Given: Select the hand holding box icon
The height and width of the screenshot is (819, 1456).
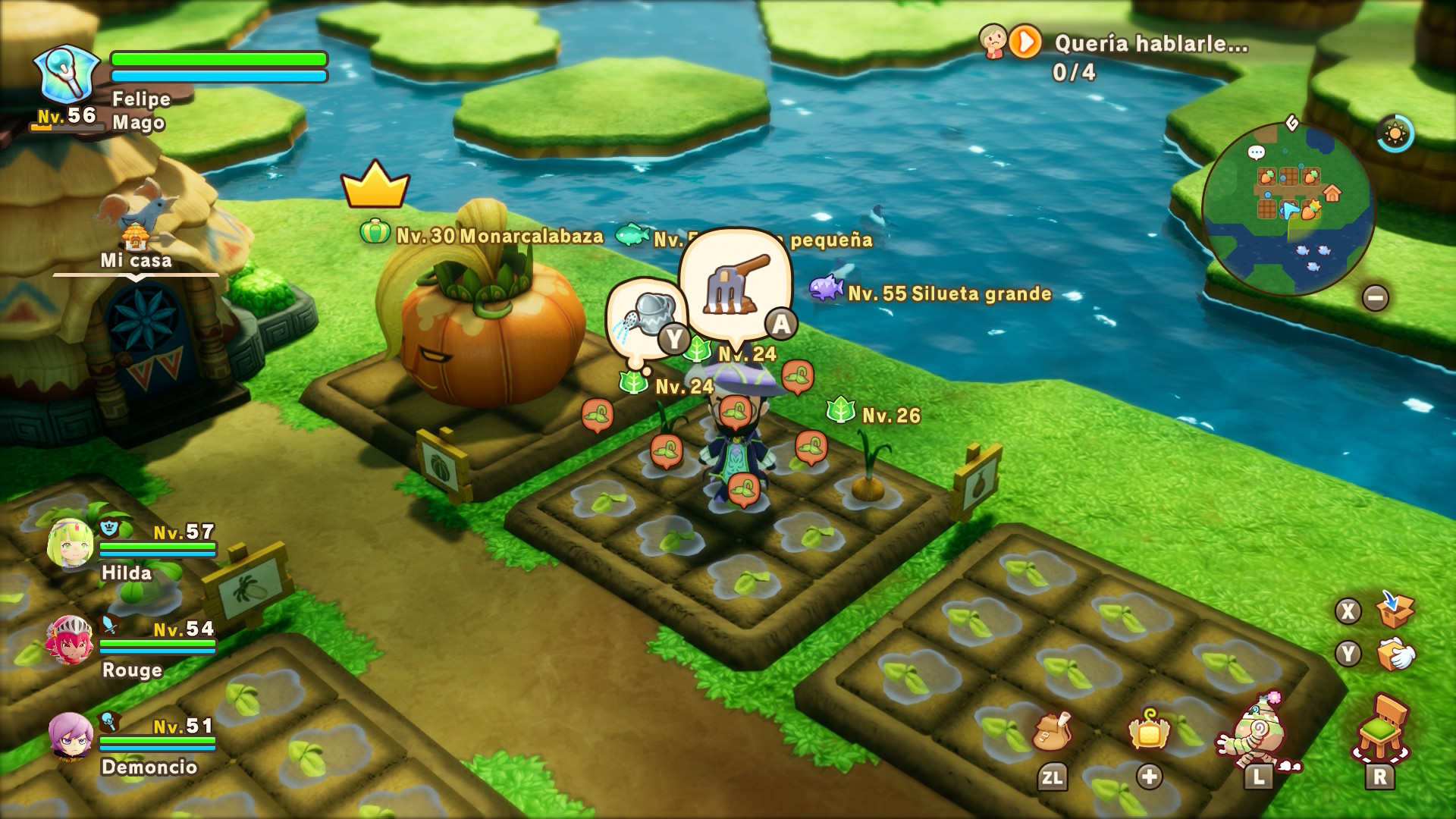Looking at the screenshot, I should point(1394,654).
